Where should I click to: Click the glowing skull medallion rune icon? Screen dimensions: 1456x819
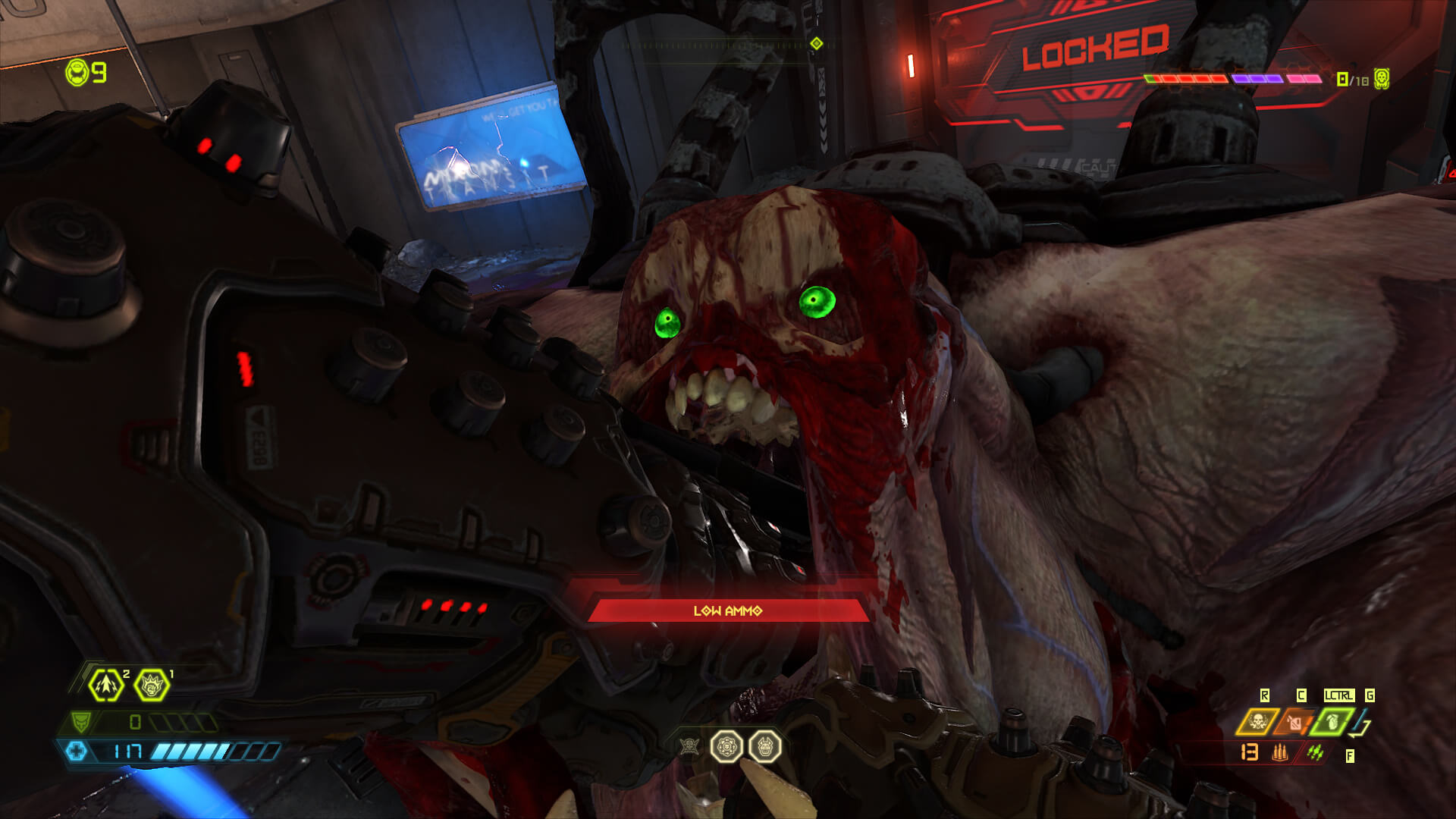[x=726, y=746]
